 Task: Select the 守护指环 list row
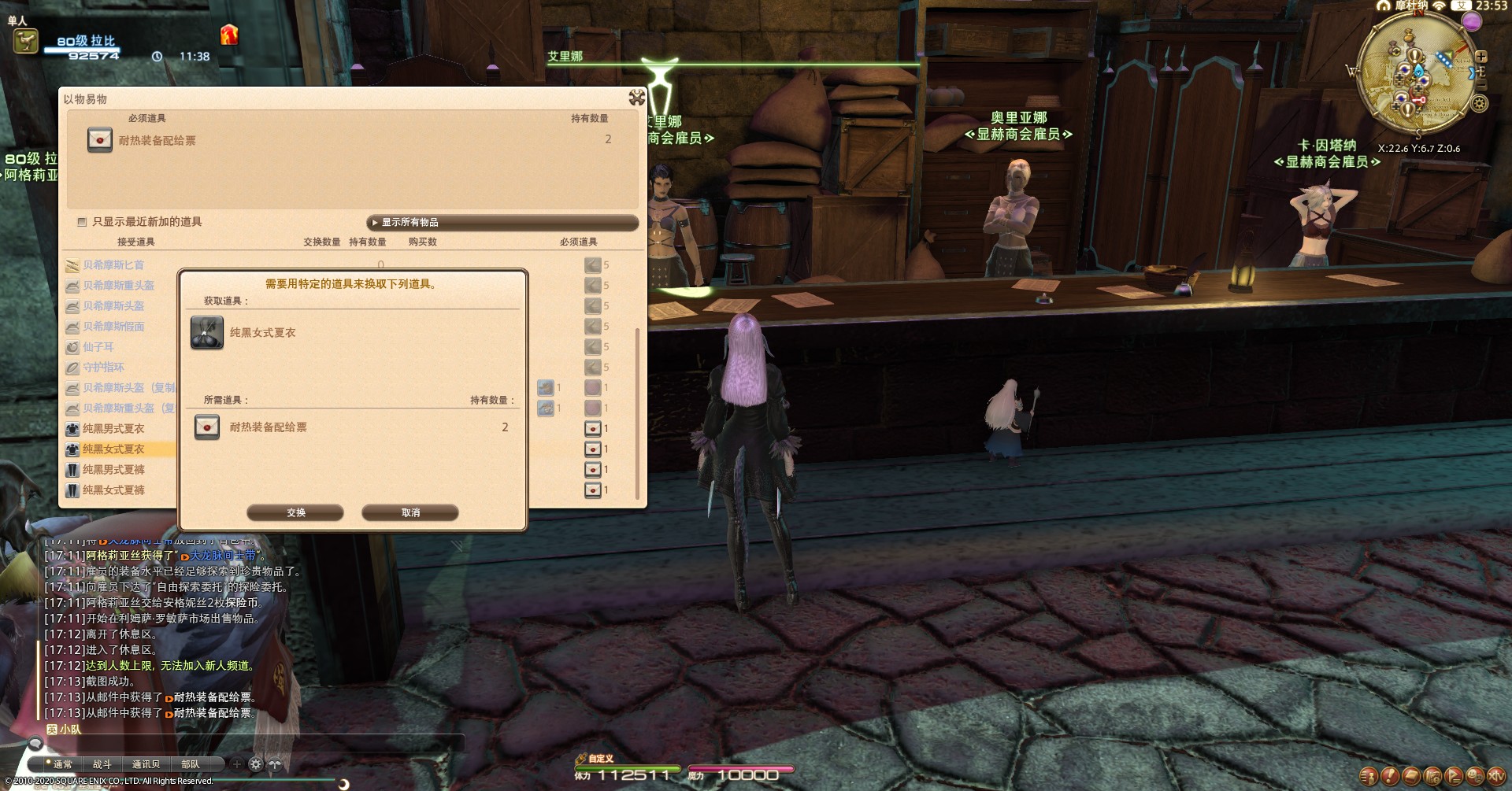tap(103, 368)
